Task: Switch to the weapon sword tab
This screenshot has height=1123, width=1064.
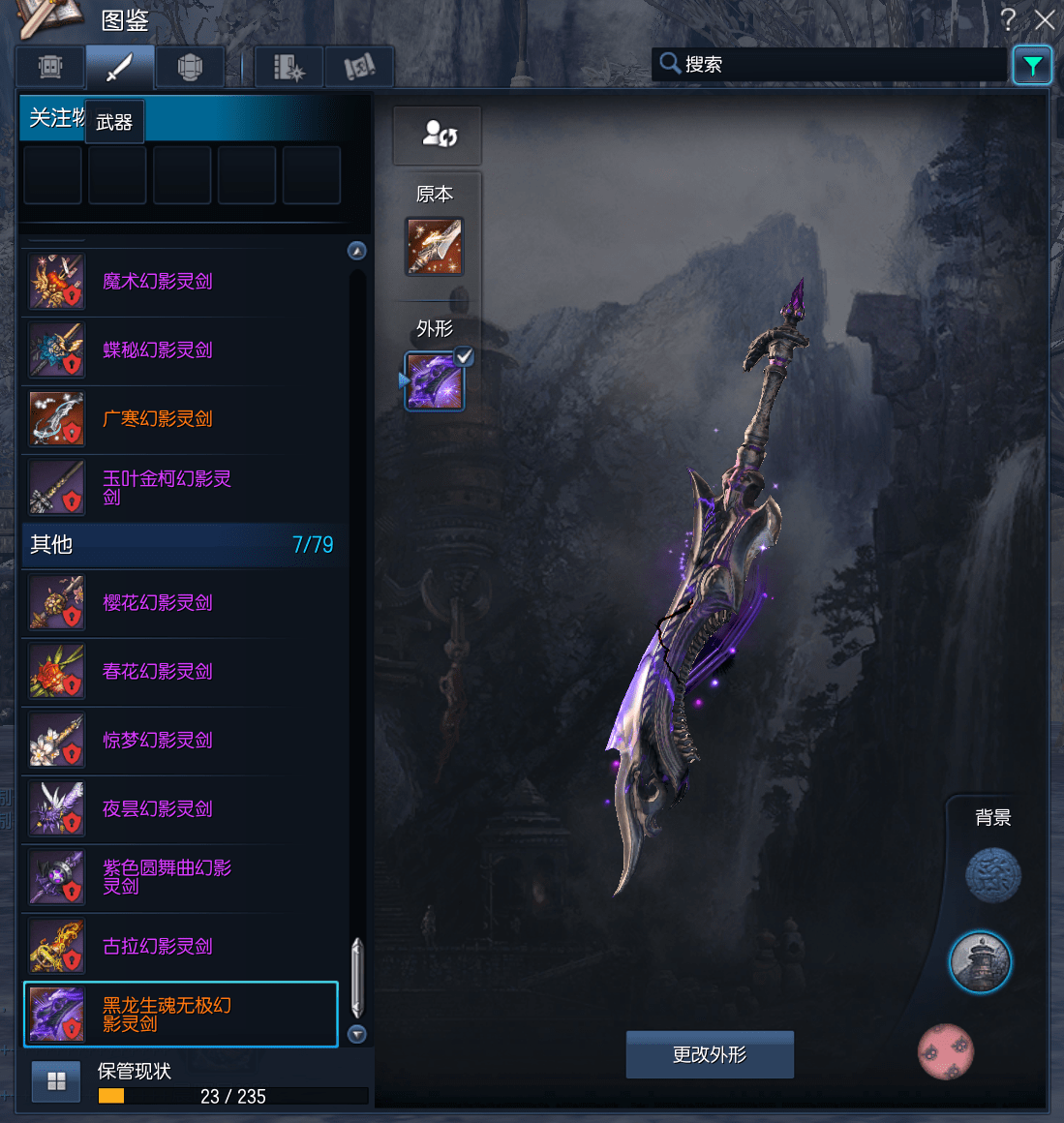Action: pyautogui.click(x=120, y=67)
